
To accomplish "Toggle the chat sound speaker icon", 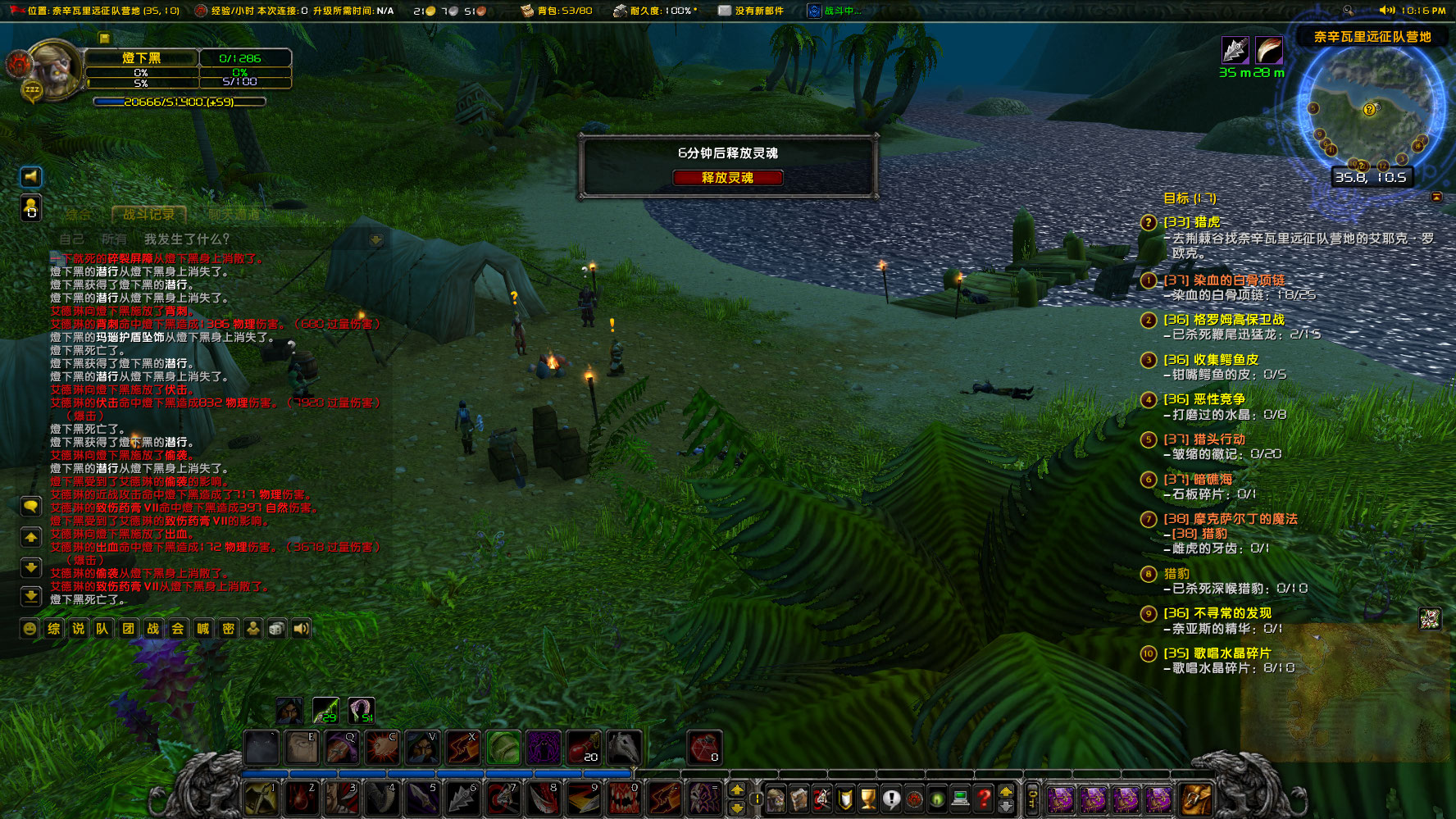I will click(301, 628).
